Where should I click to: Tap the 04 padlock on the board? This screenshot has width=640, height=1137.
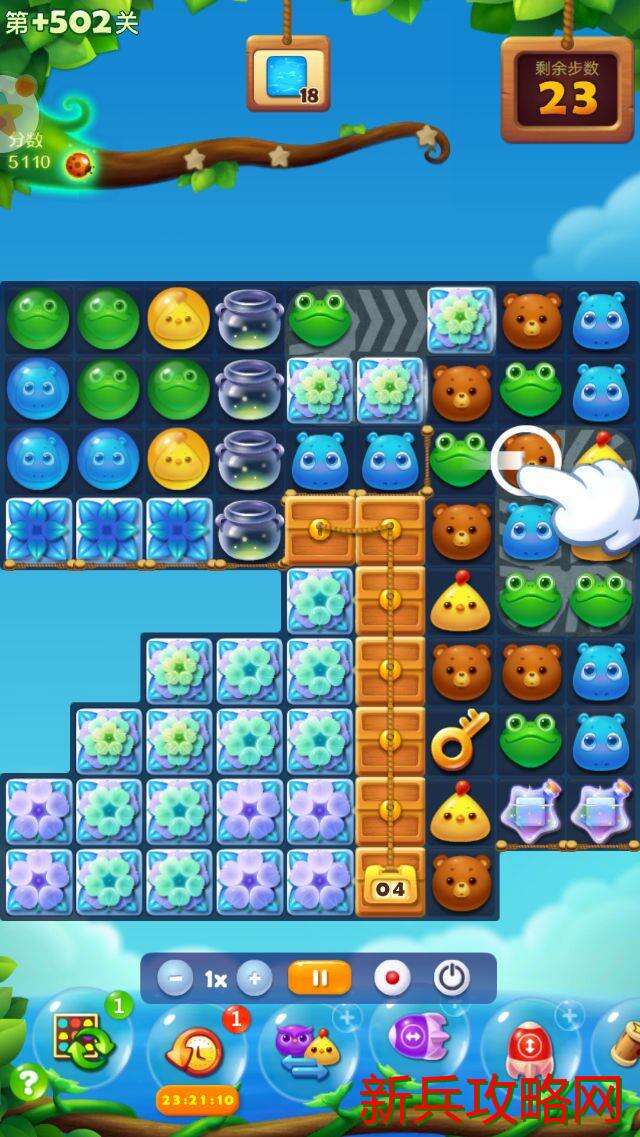[x=390, y=888]
